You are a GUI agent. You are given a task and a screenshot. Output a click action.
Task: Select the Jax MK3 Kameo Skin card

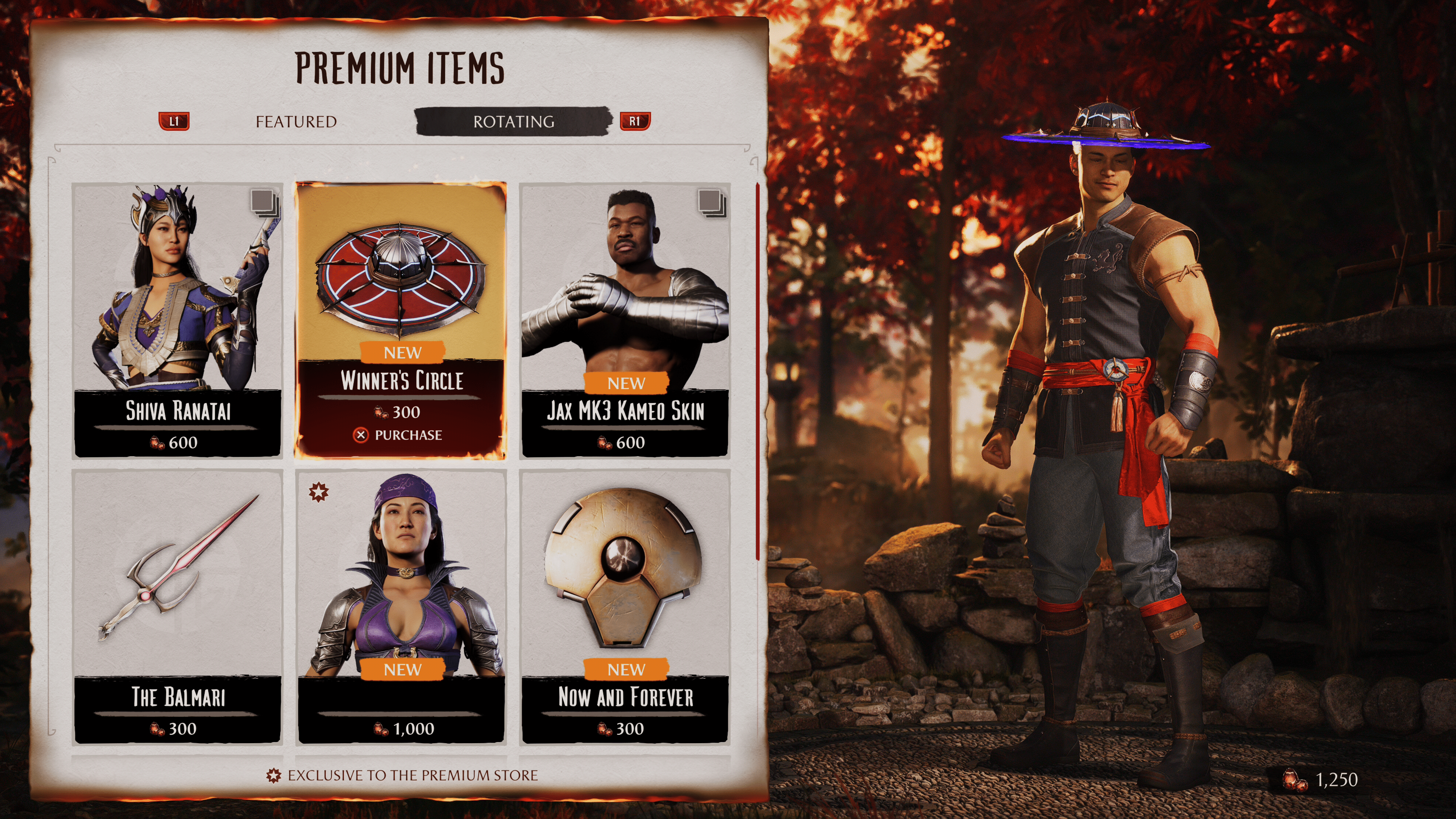624,320
